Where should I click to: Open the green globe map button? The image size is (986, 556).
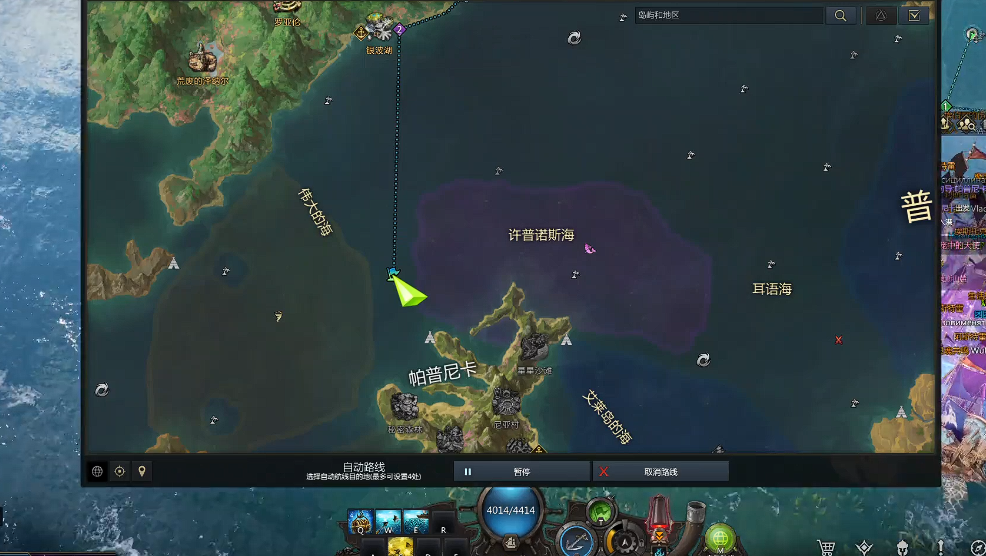click(720, 540)
